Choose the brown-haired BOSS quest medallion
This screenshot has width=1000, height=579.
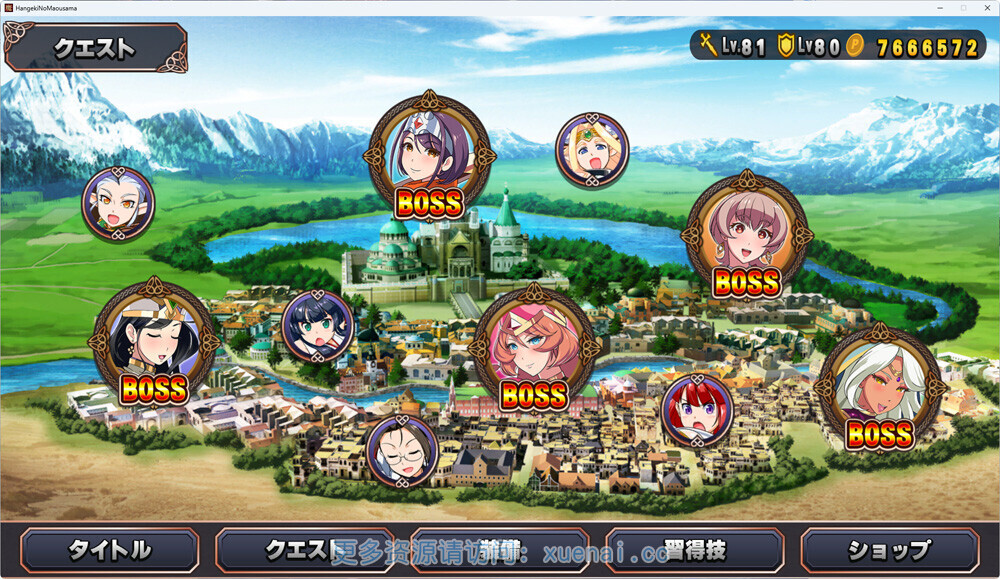click(746, 236)
